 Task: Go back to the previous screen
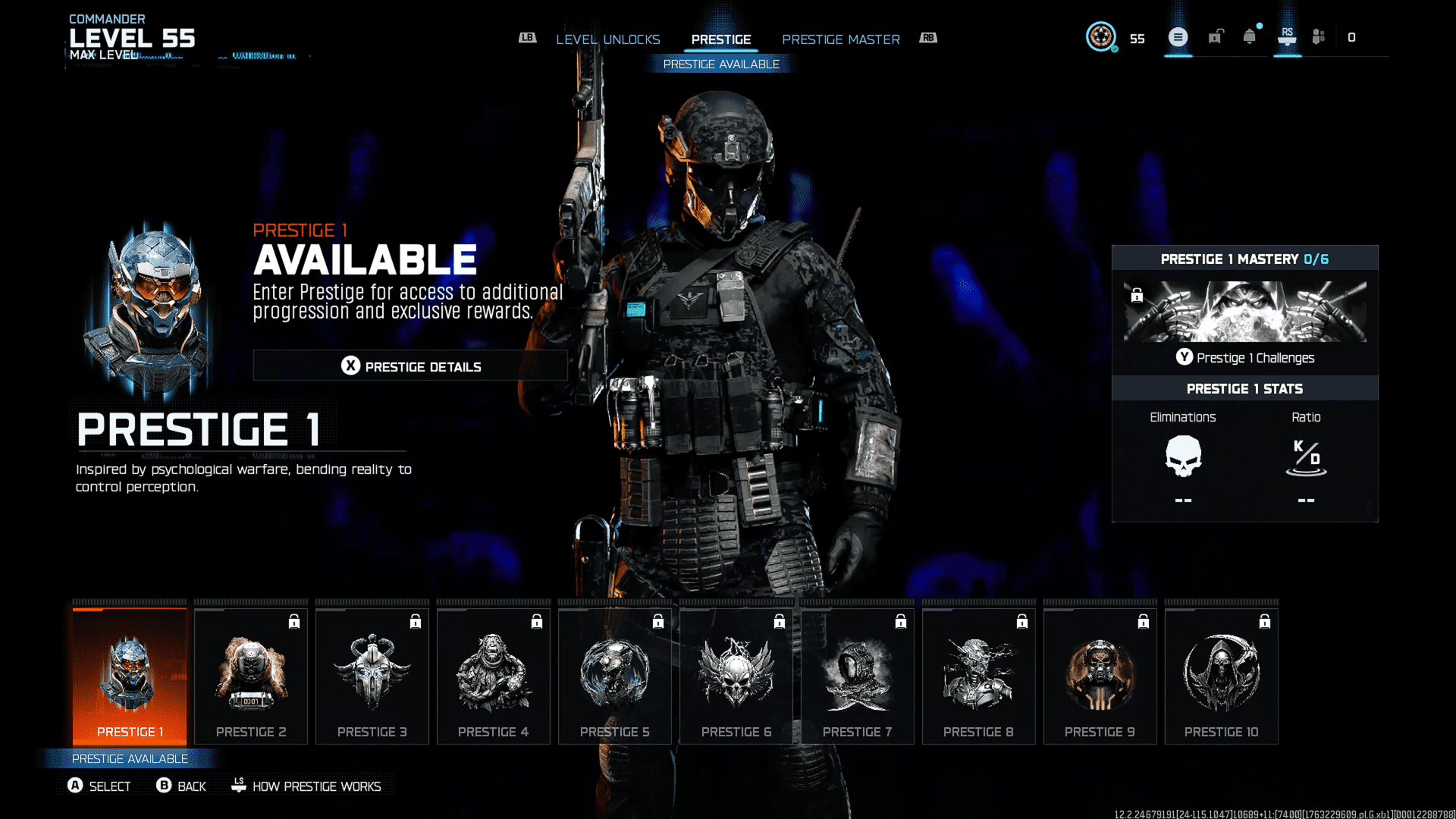click(181, 786)
